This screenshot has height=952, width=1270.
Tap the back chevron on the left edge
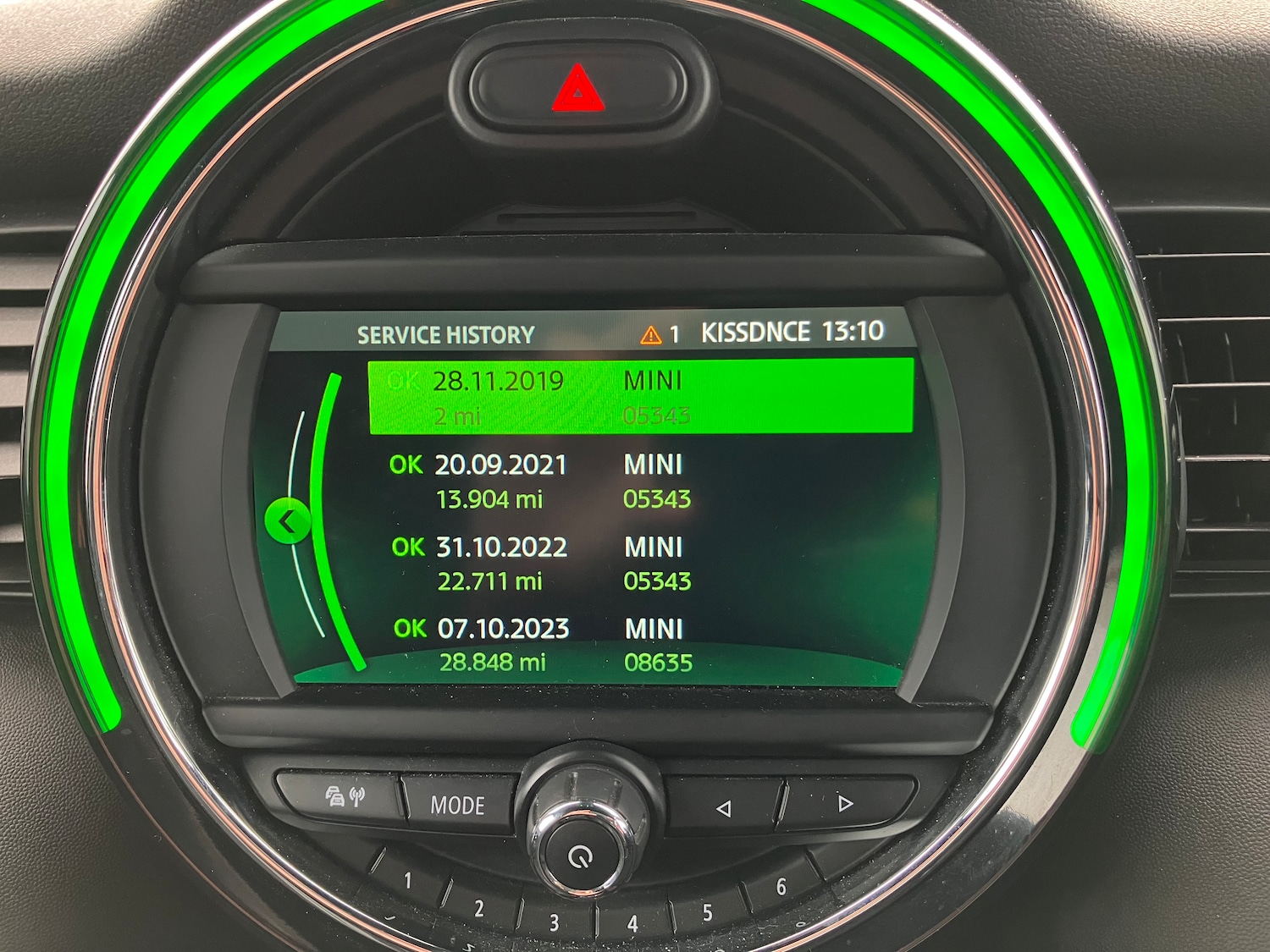pos(289,520)
